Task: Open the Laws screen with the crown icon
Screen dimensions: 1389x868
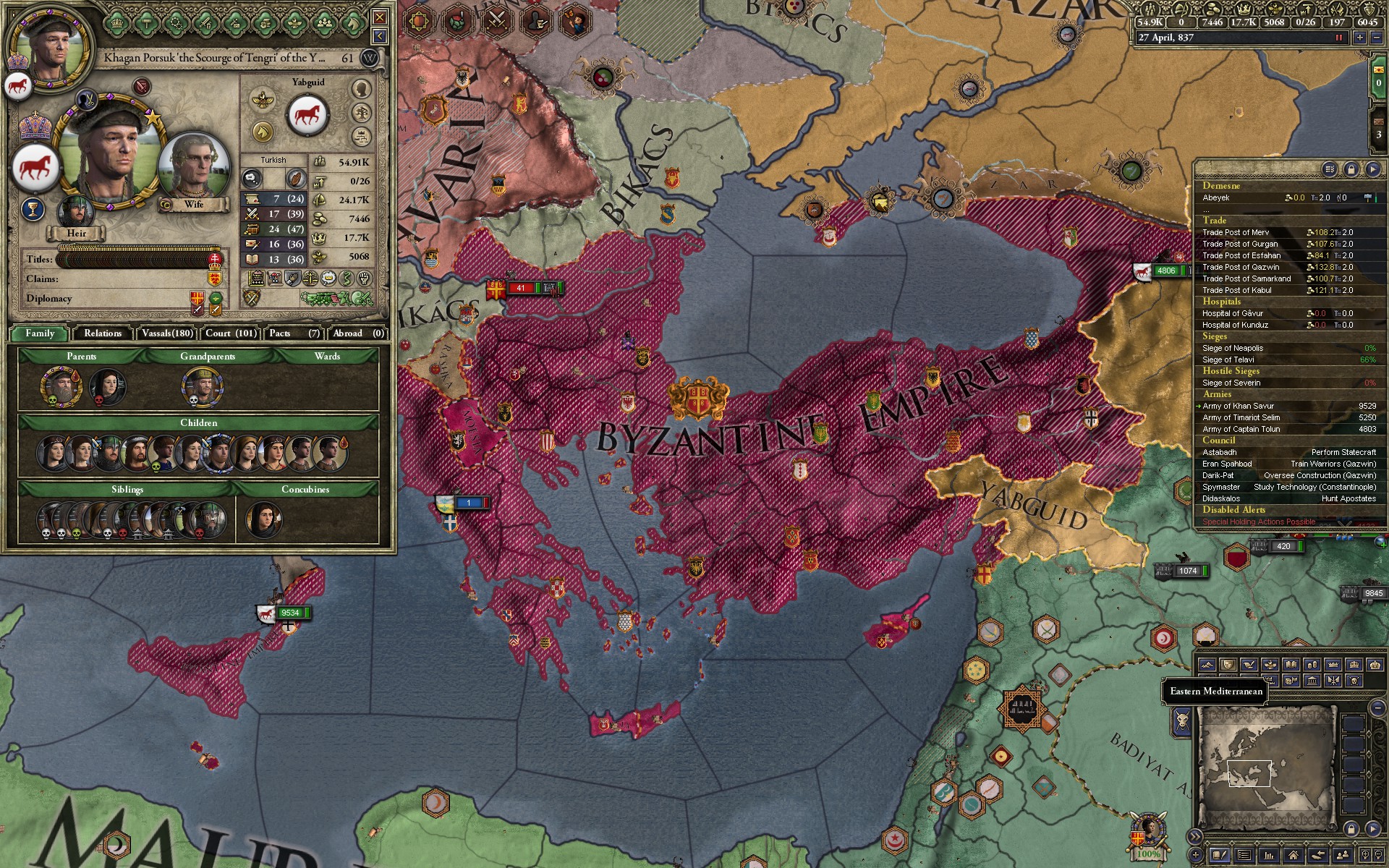Action: (116, 22)
